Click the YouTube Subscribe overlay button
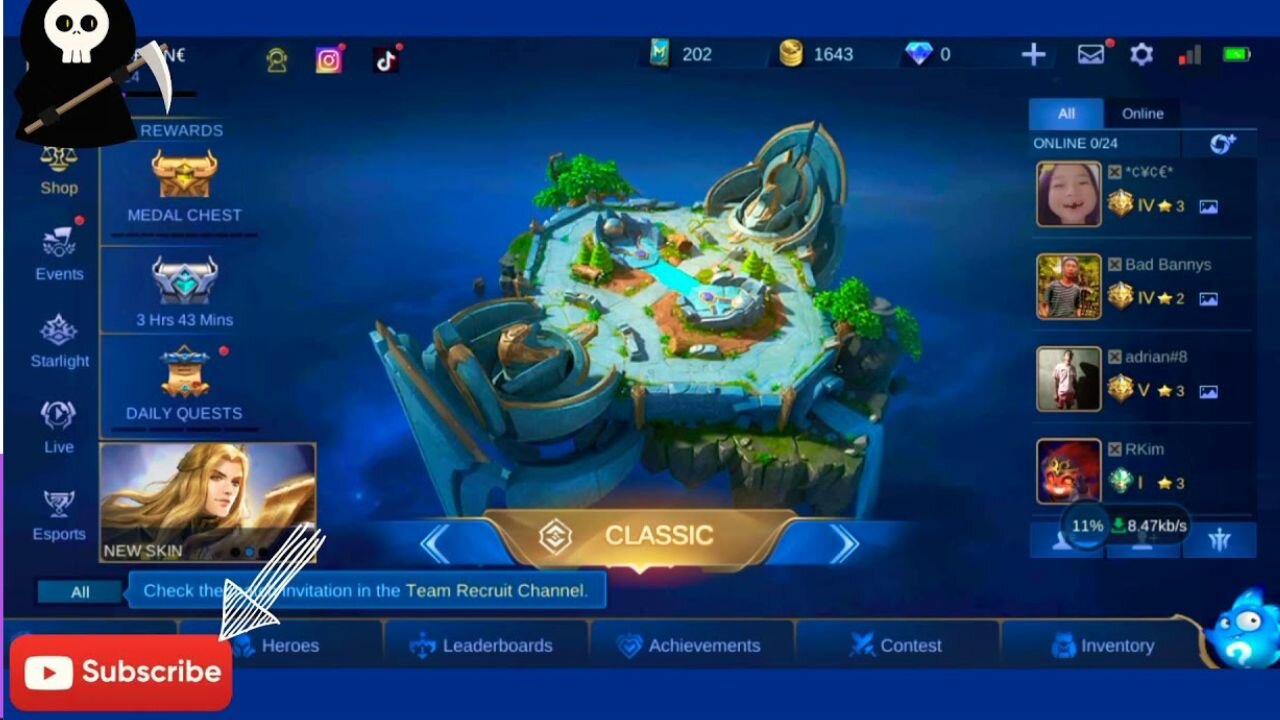Viewport: 1280px width, 720px height. click(x=122, y=672)
